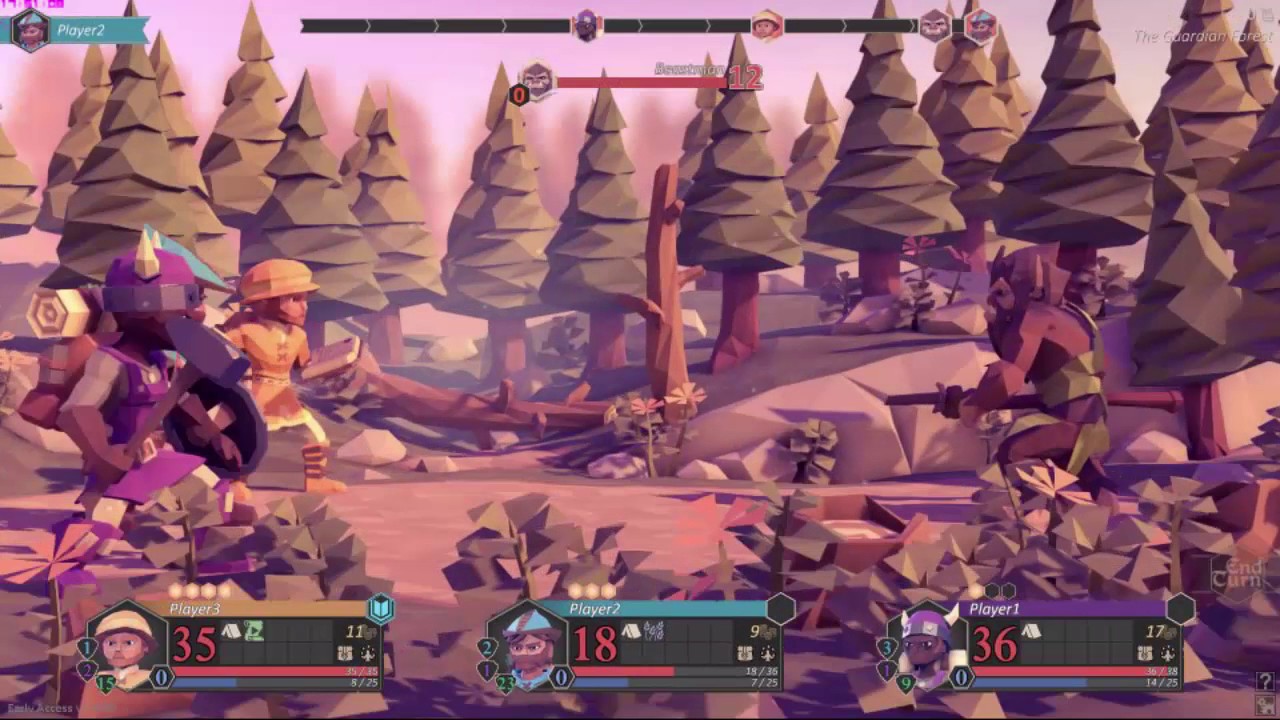This screenshot has width=1280, height=720.
Task: Click the yellow-hat hero marker on turn timeline
Action: coord(766,26)
